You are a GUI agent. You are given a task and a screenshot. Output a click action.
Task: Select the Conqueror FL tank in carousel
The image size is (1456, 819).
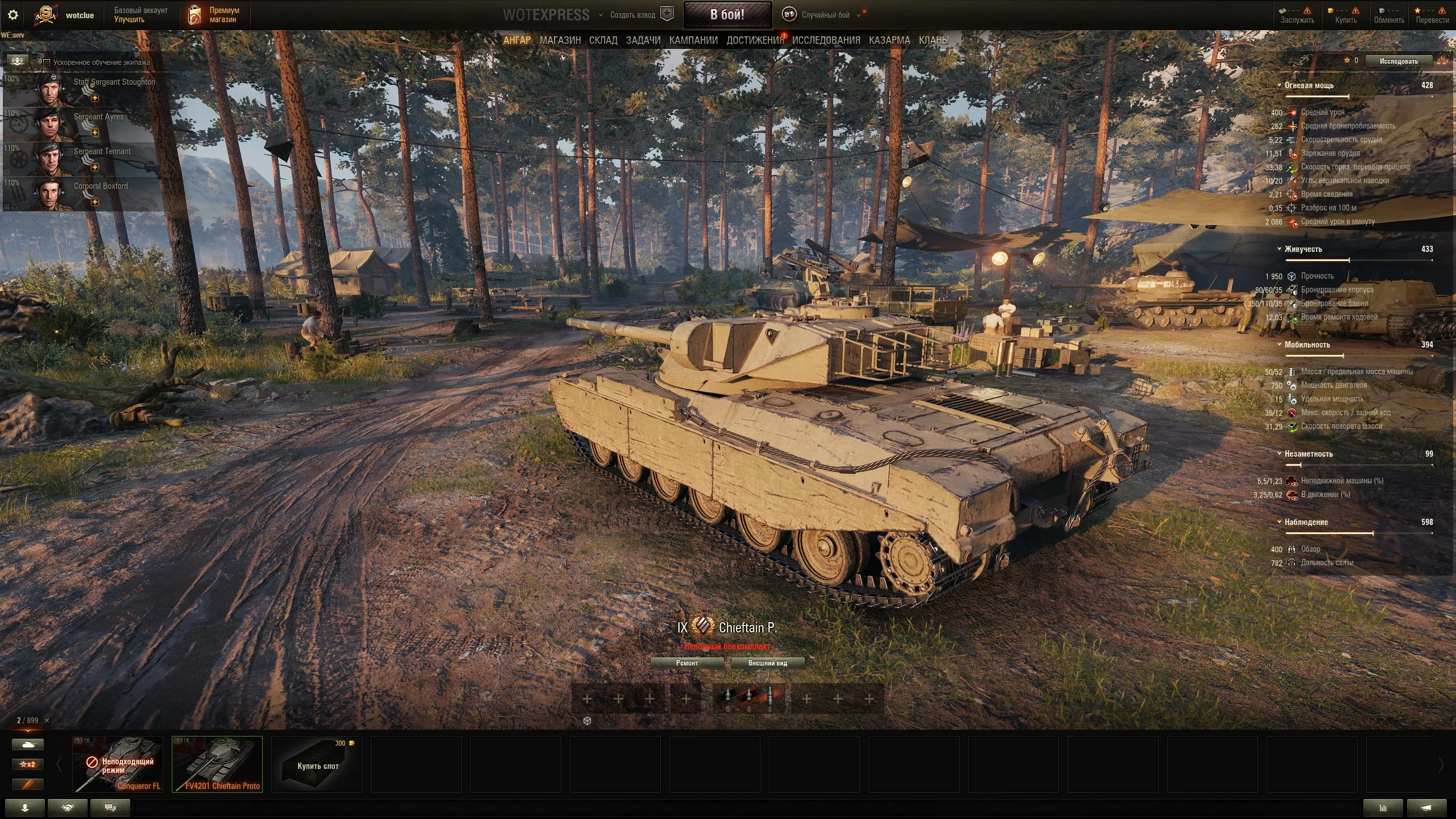[118, 764]
